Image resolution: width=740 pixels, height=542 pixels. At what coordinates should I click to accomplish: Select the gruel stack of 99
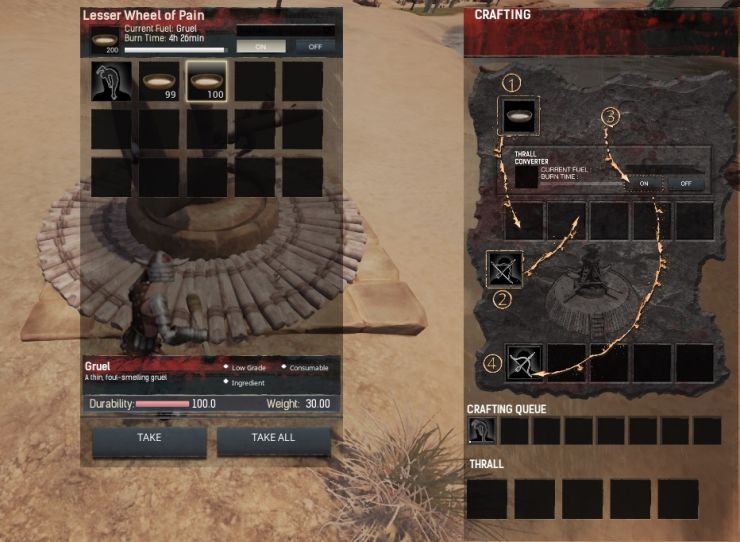[159, 81]
